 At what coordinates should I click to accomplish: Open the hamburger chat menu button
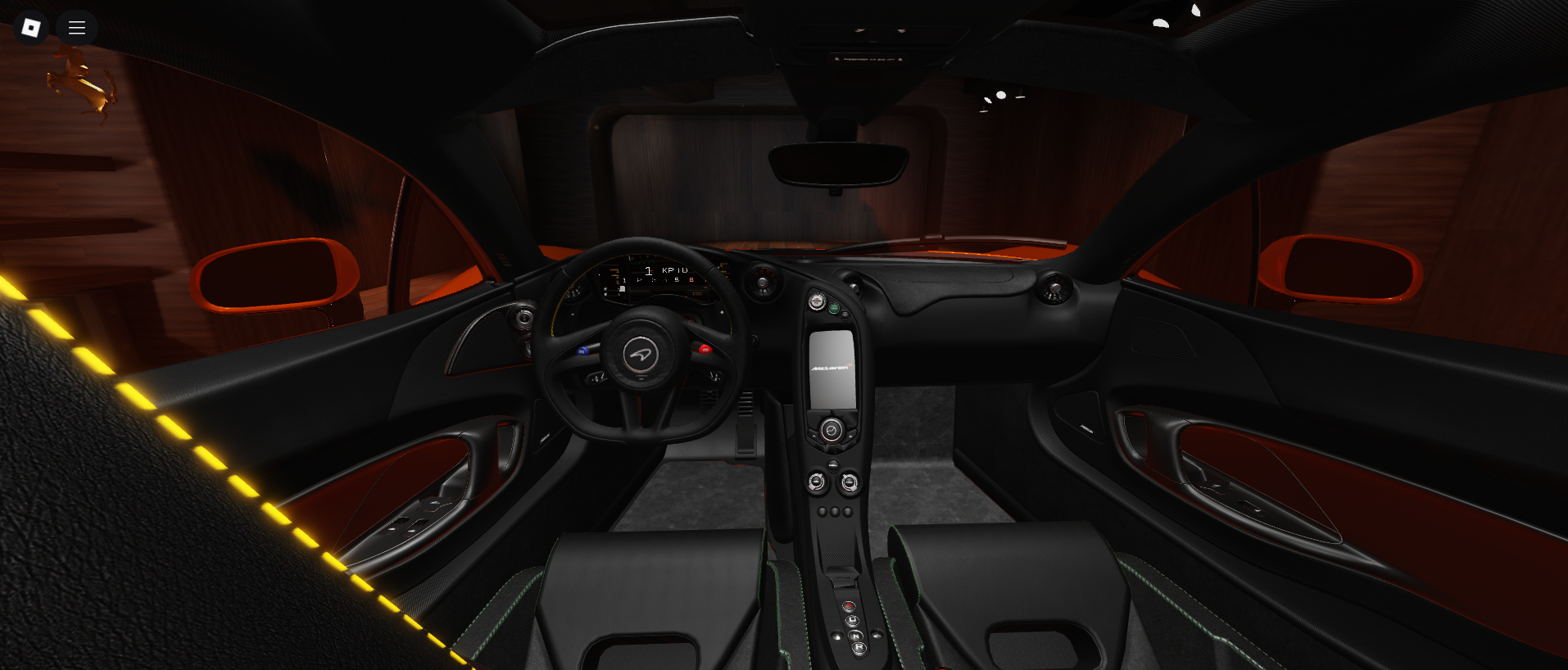coord(77,28)
